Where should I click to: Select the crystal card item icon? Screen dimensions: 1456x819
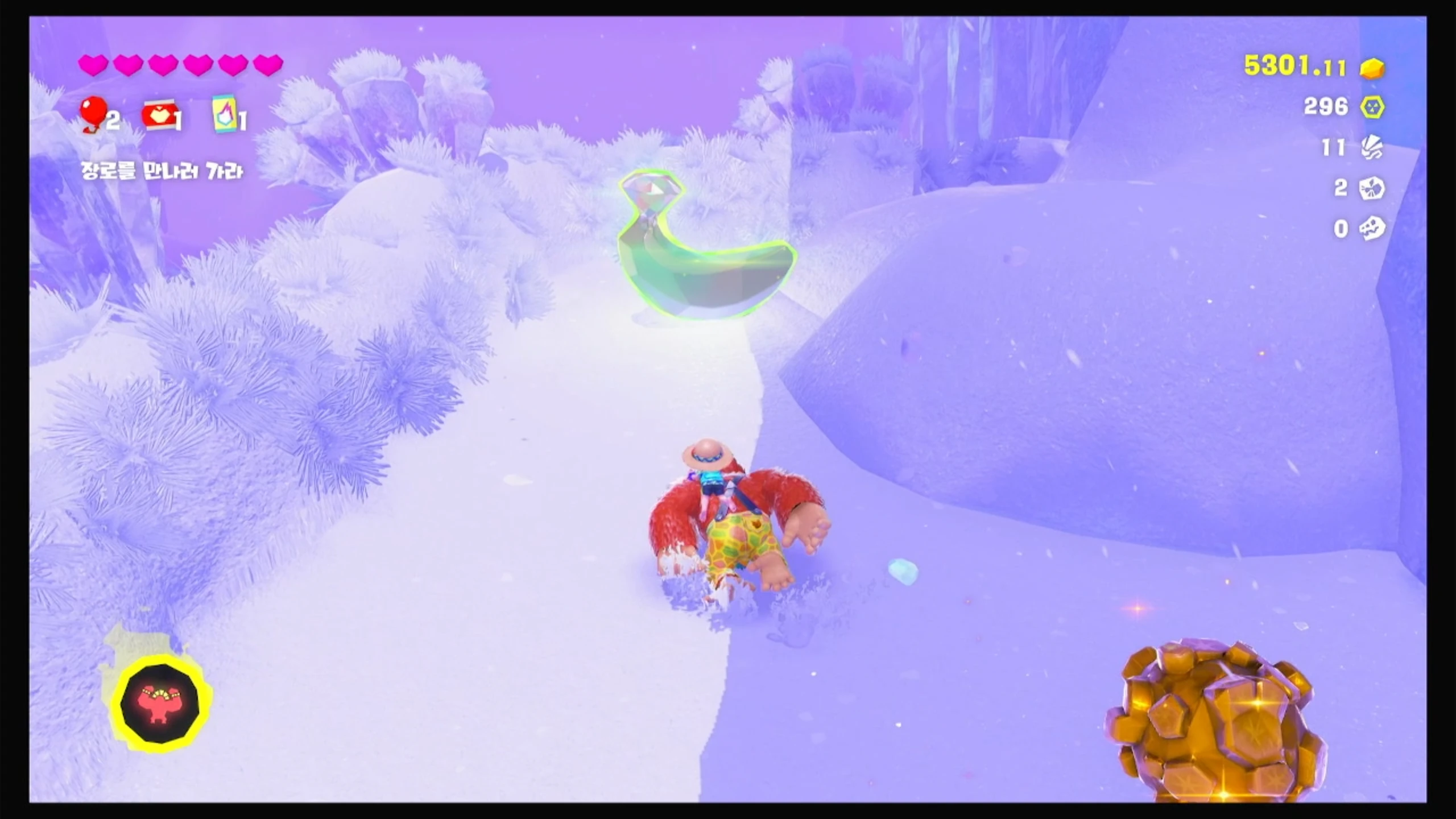pos(224,114)
